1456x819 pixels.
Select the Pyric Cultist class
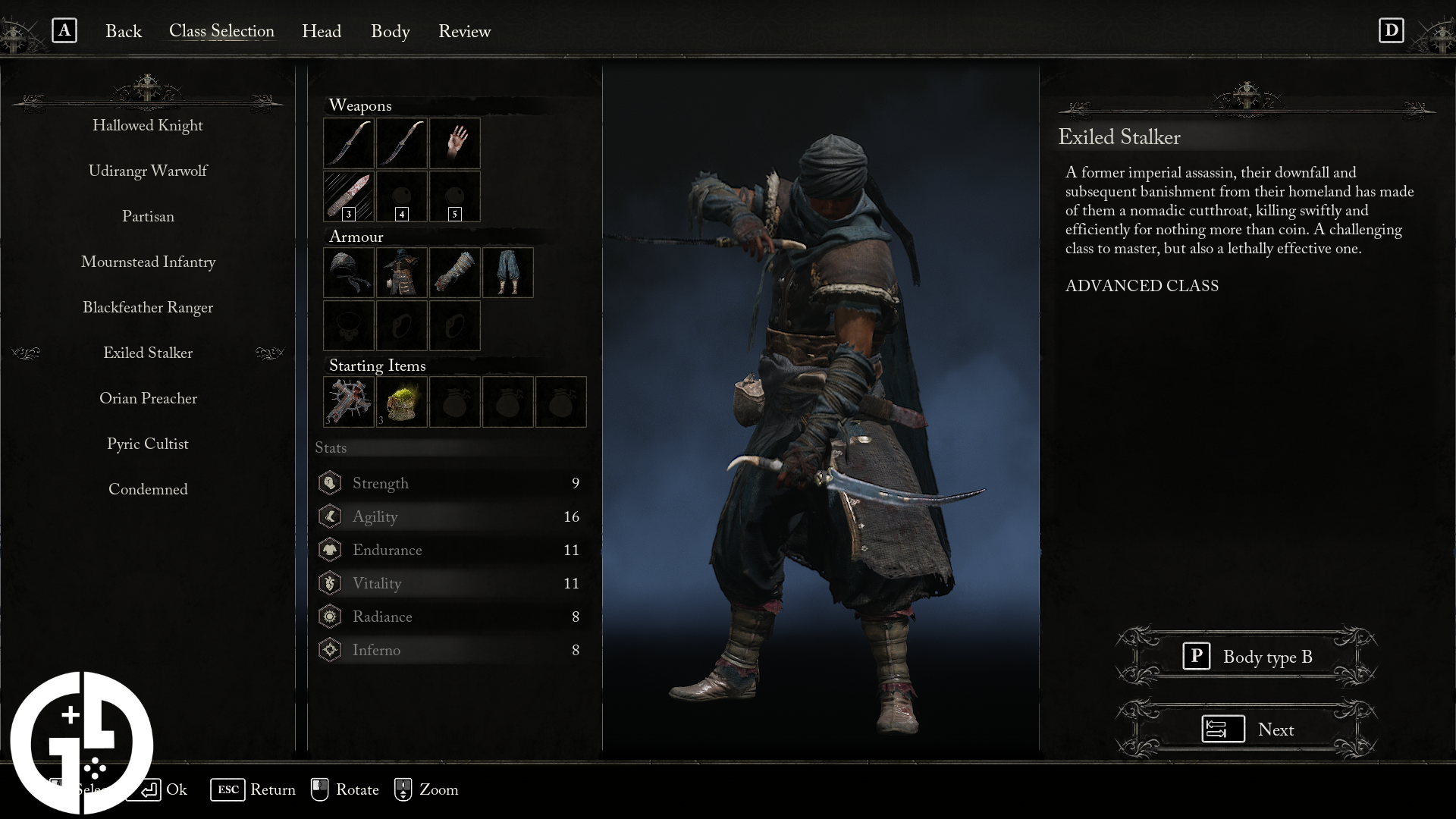tap(148, 444)
